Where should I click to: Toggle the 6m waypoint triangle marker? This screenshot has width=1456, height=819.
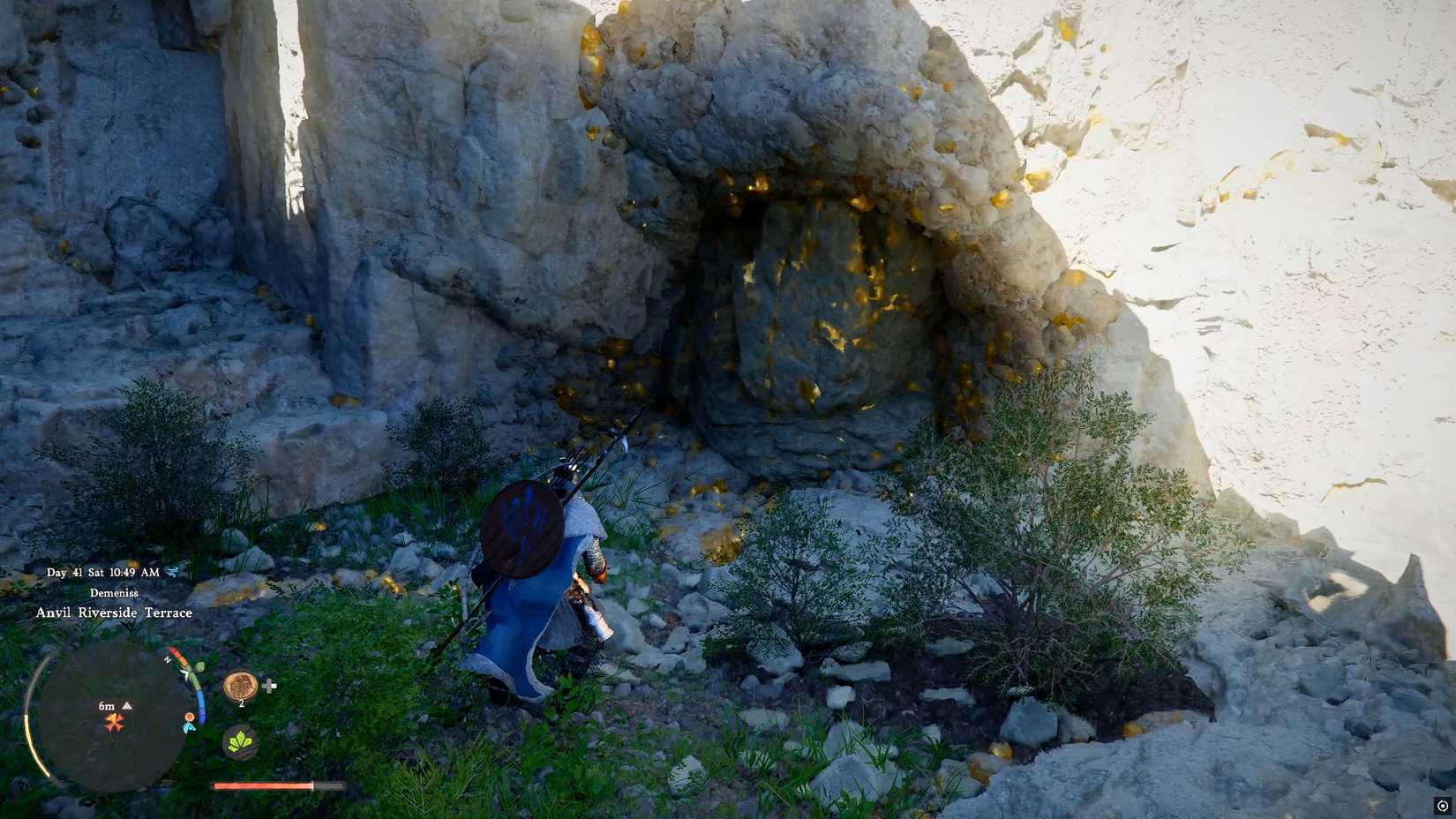coord(126,705)
